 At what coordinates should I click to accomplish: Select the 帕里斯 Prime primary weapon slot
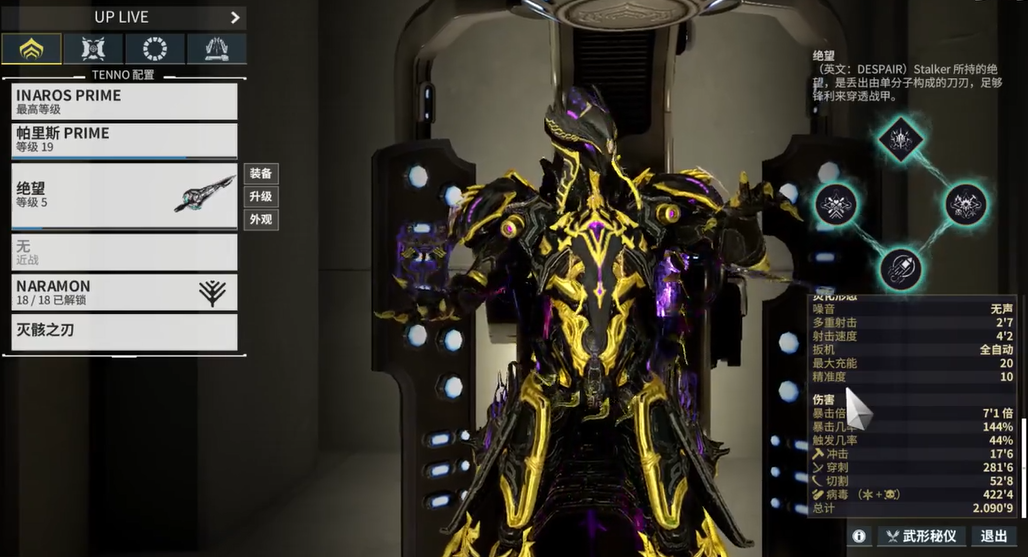[124, 139]
